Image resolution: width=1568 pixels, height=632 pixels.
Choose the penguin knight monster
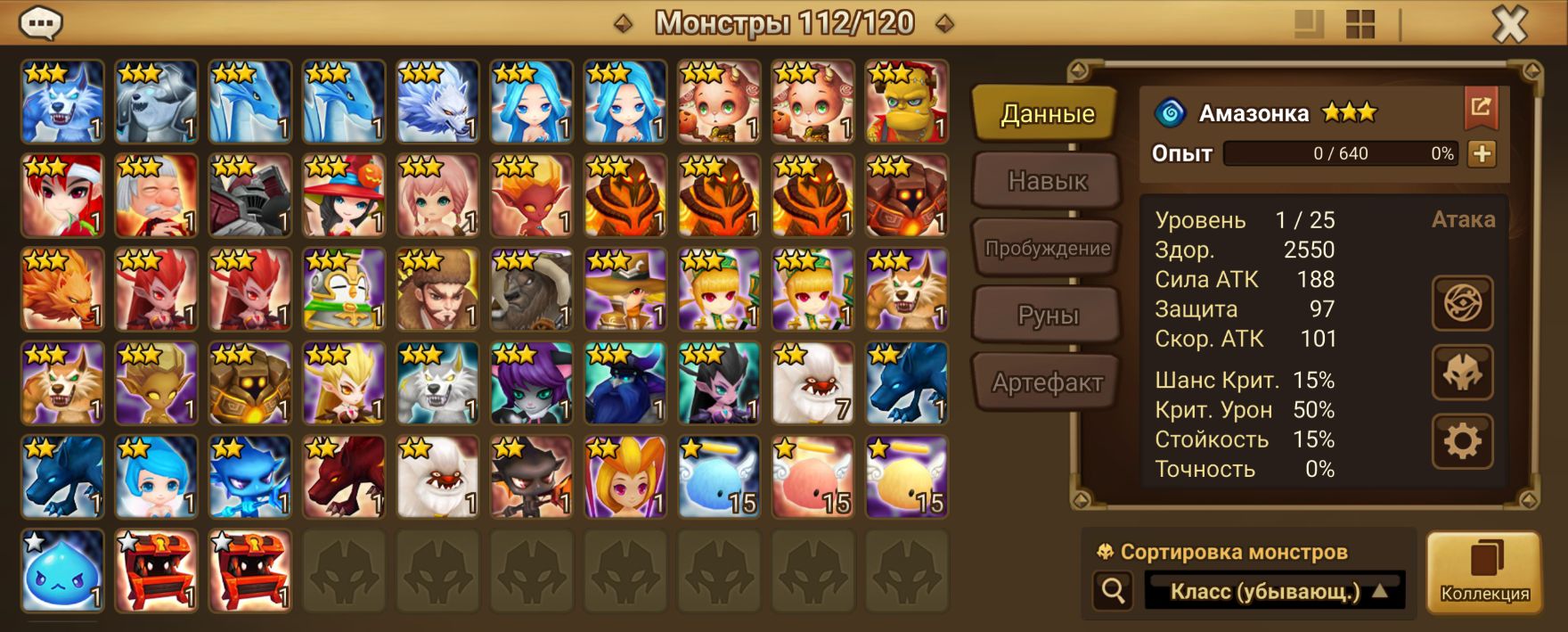pyautogui.click(x=344, y=290)
